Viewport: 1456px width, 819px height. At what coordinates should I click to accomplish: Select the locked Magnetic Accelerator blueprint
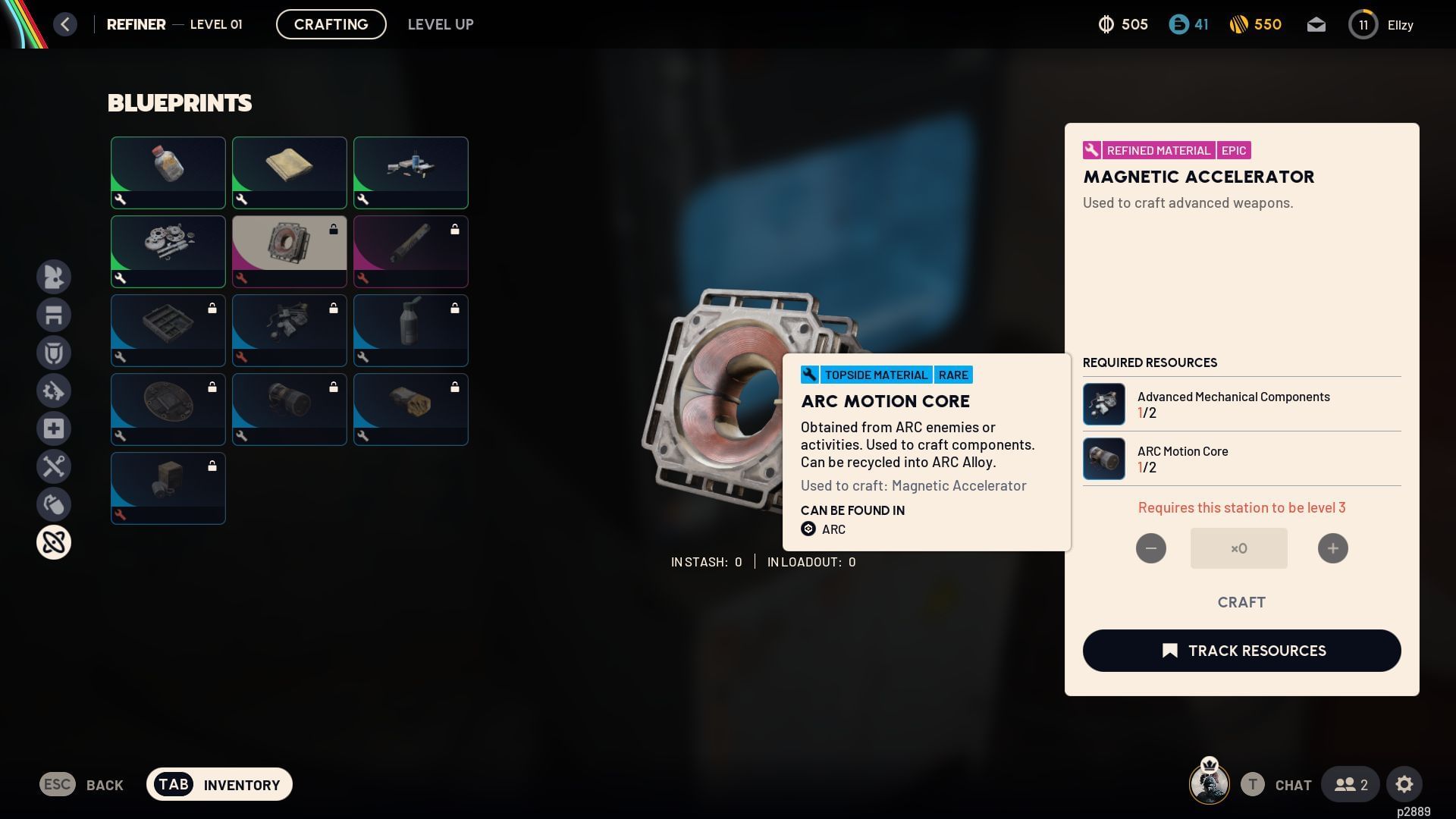(290, 251)
